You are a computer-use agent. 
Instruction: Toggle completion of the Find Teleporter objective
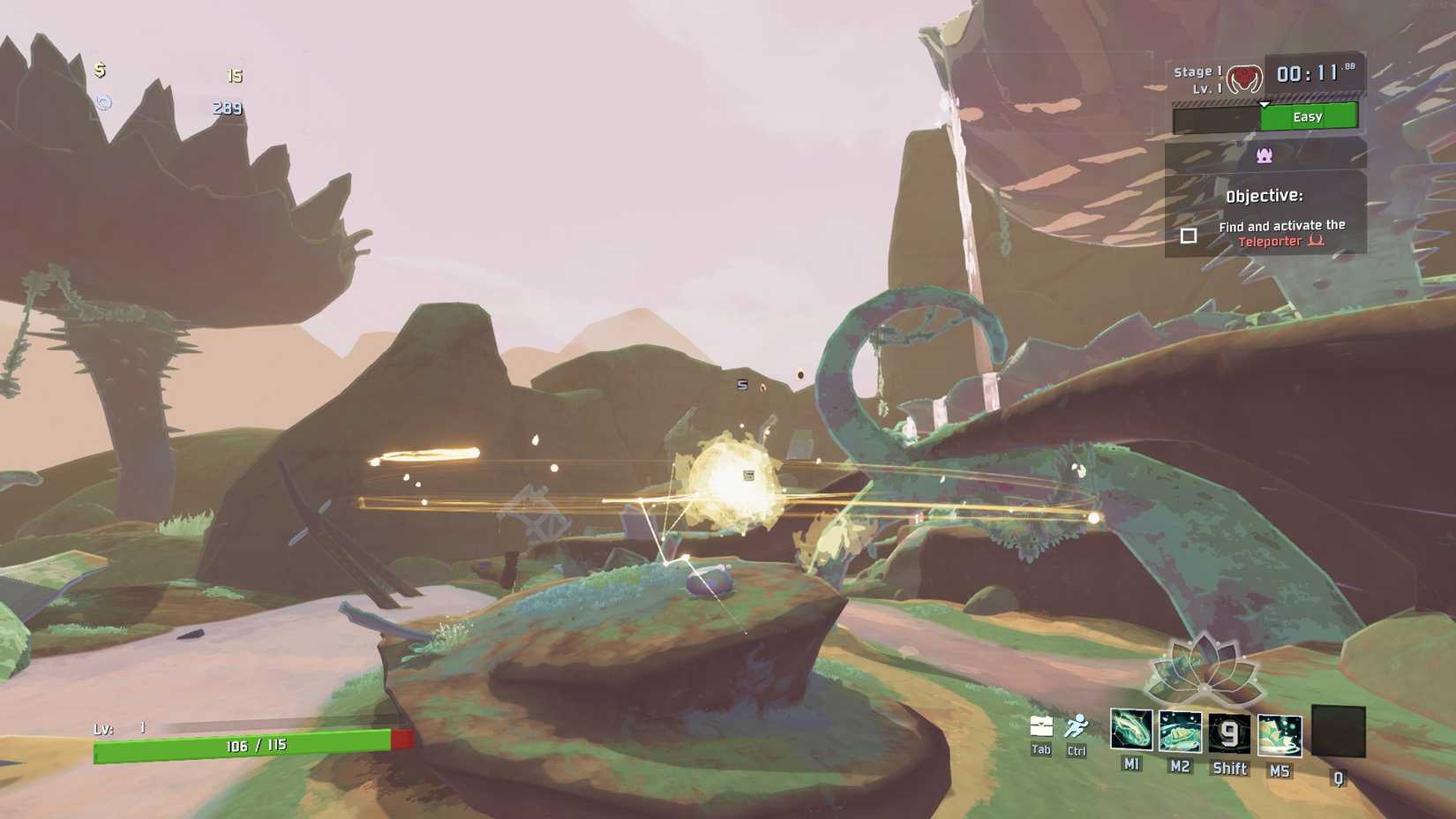coord(1190,235)
